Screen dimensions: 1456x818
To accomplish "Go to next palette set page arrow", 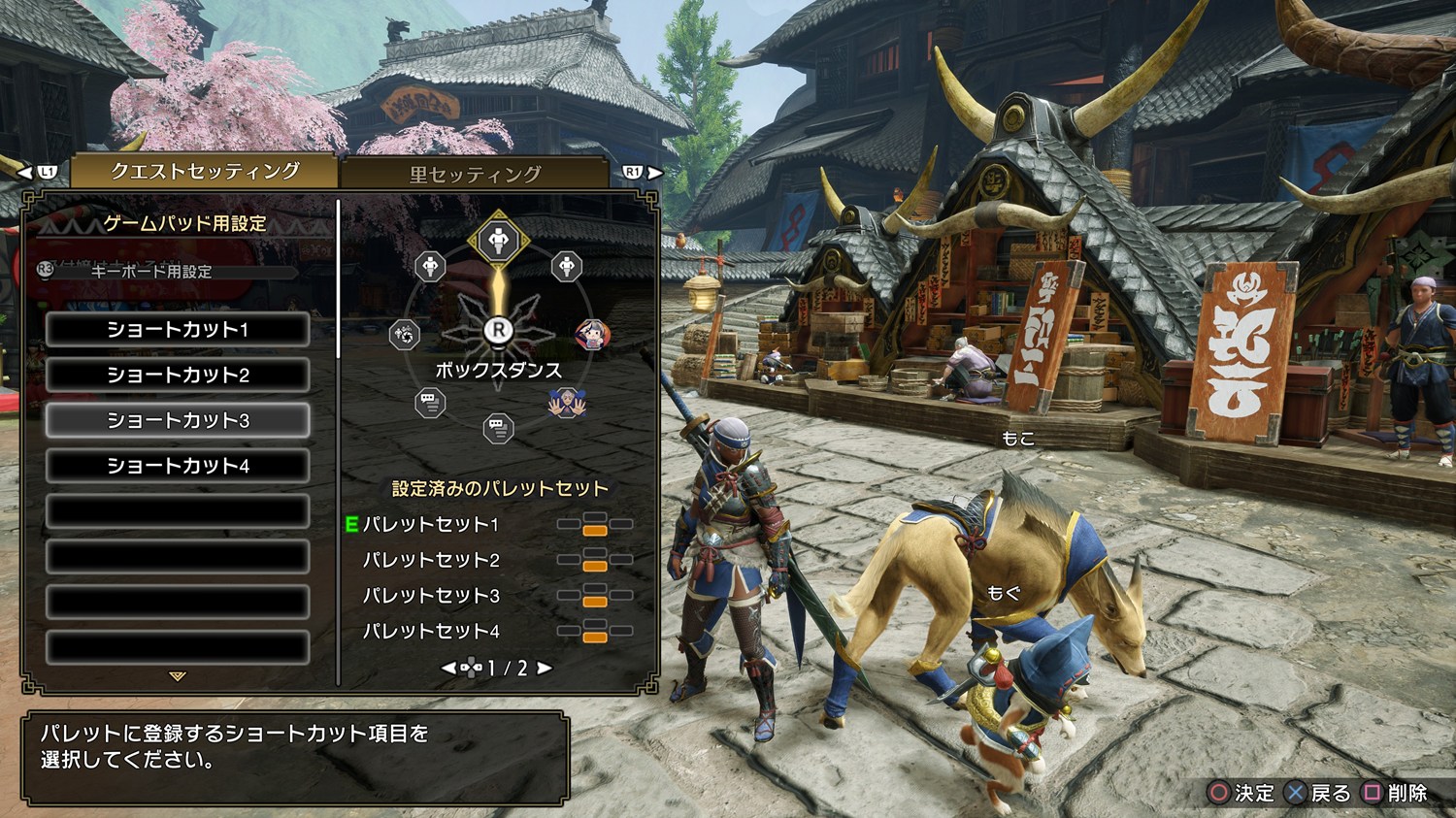I will pos(545,669).
